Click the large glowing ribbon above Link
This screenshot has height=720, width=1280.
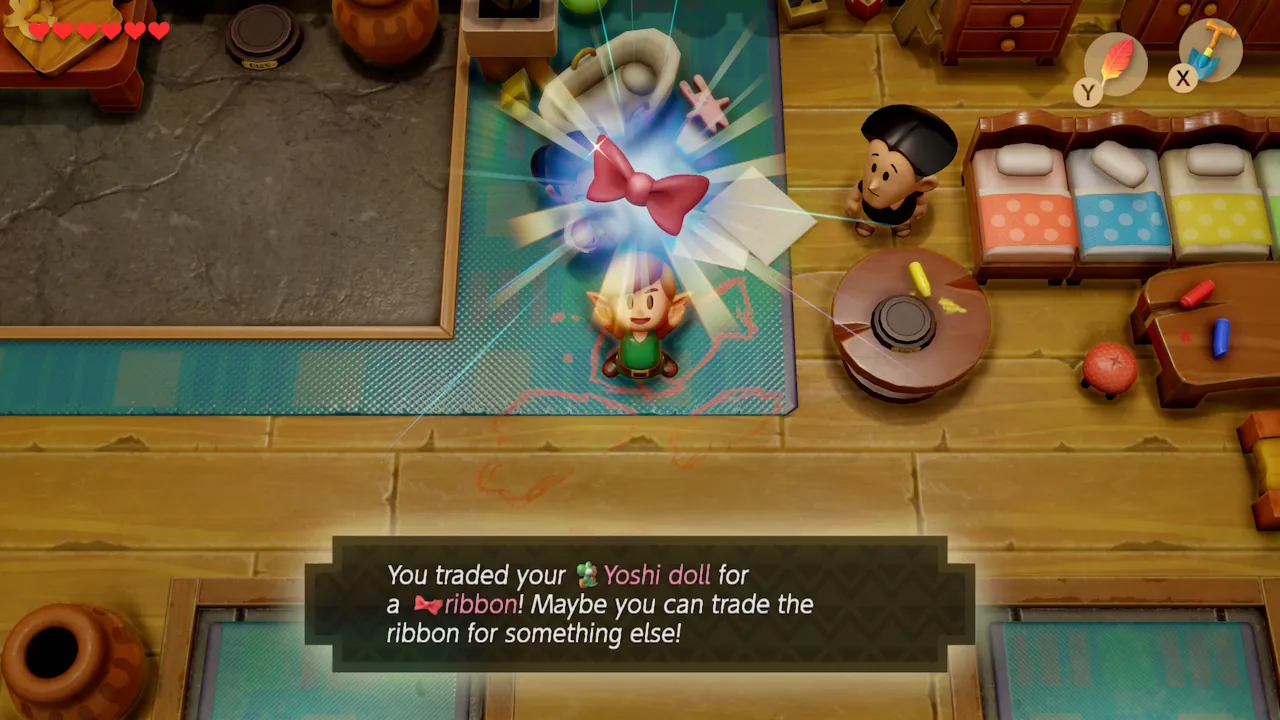pyautogui.click(x=642, y=185)
